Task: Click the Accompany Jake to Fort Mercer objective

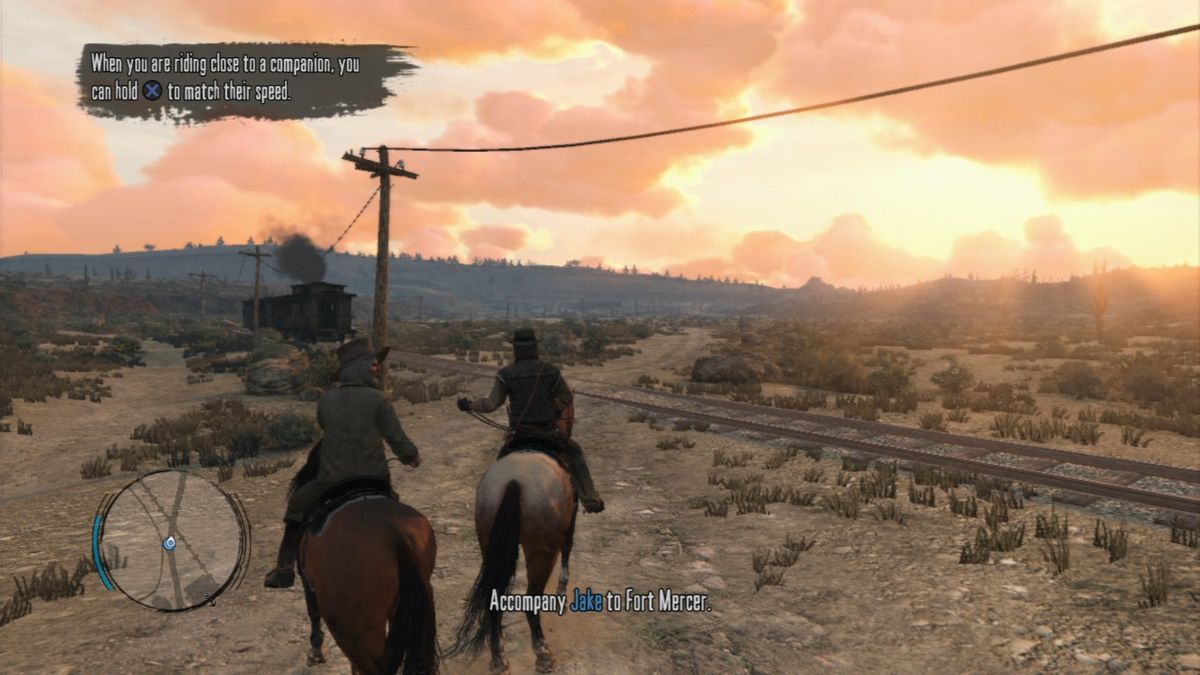Action: tap(599, 601)
